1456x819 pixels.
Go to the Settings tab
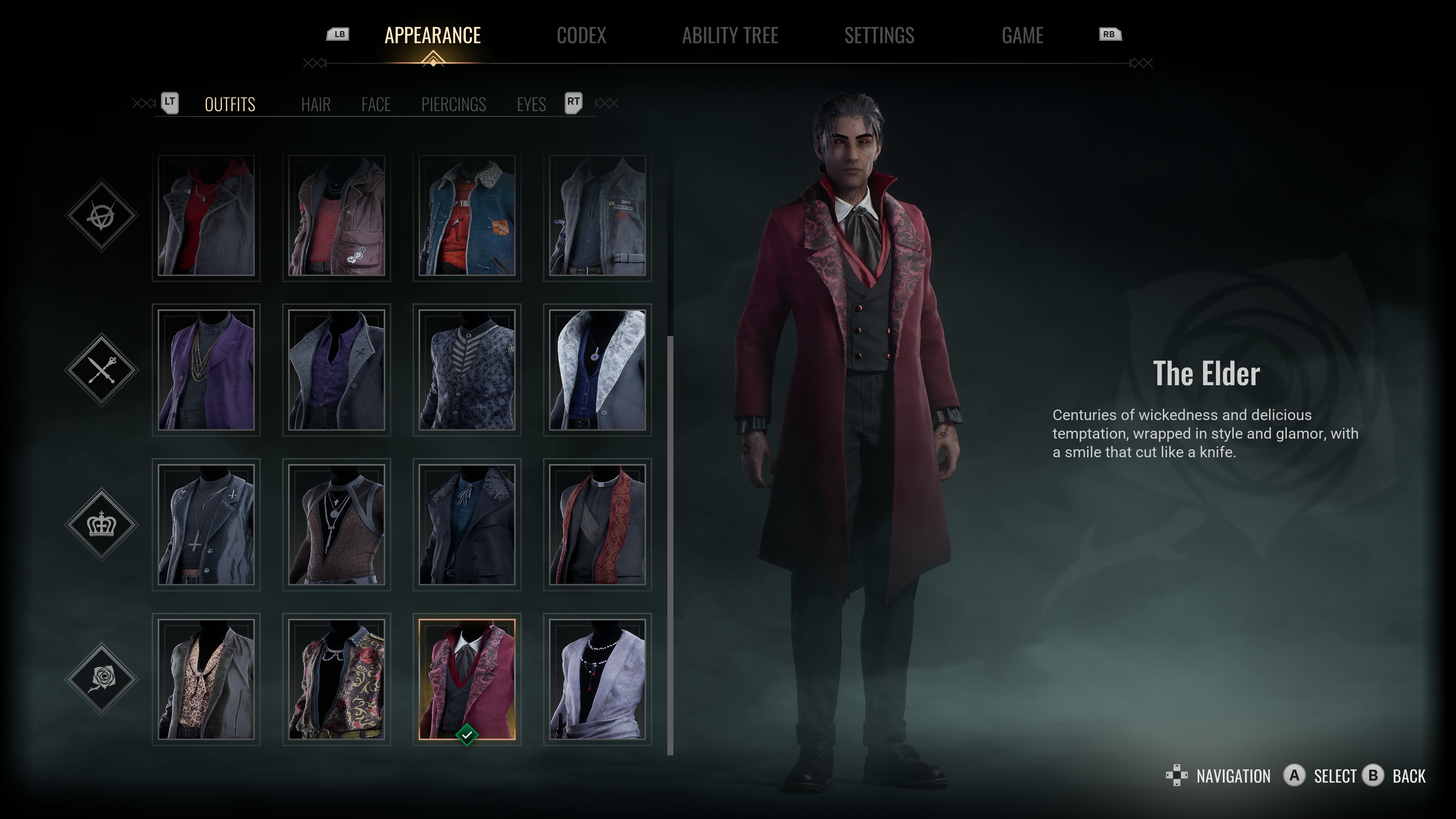point(879,36)
